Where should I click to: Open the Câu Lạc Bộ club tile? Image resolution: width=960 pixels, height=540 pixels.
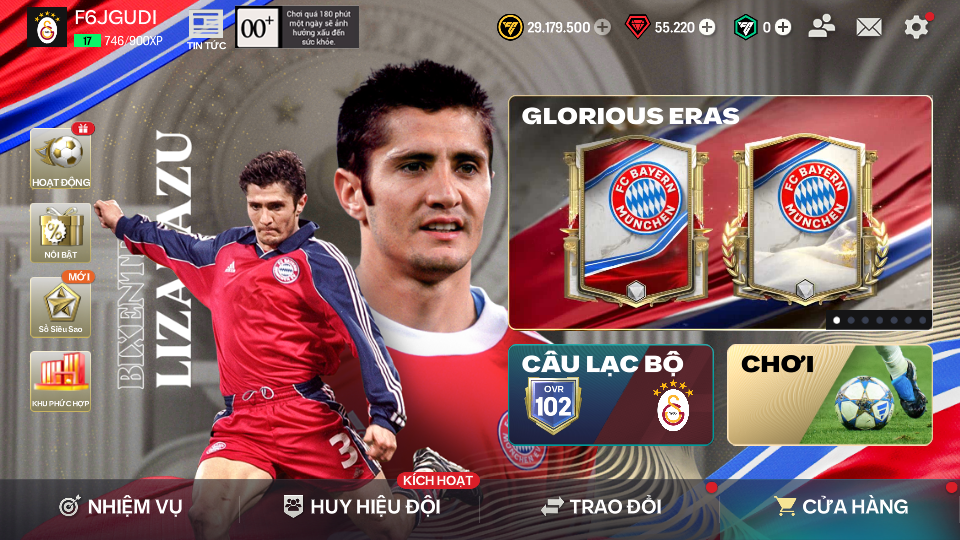point(610,395)
